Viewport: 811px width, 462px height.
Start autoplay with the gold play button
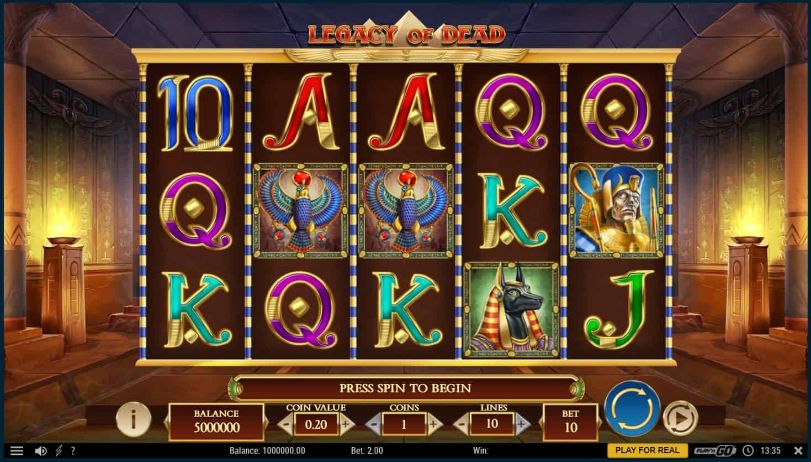(680, 417)
